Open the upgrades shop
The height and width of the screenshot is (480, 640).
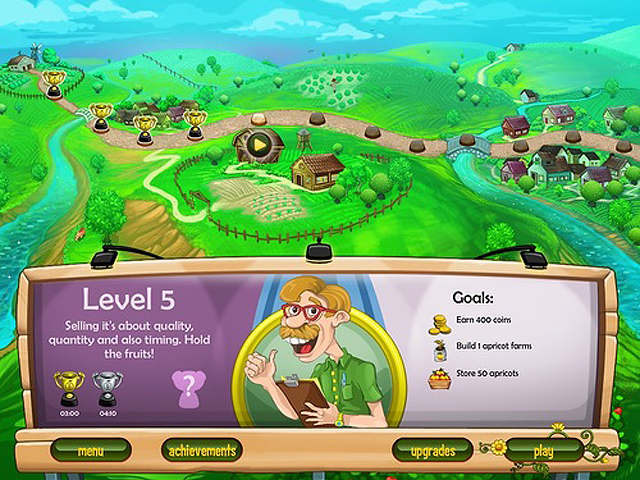click(433, 451)
